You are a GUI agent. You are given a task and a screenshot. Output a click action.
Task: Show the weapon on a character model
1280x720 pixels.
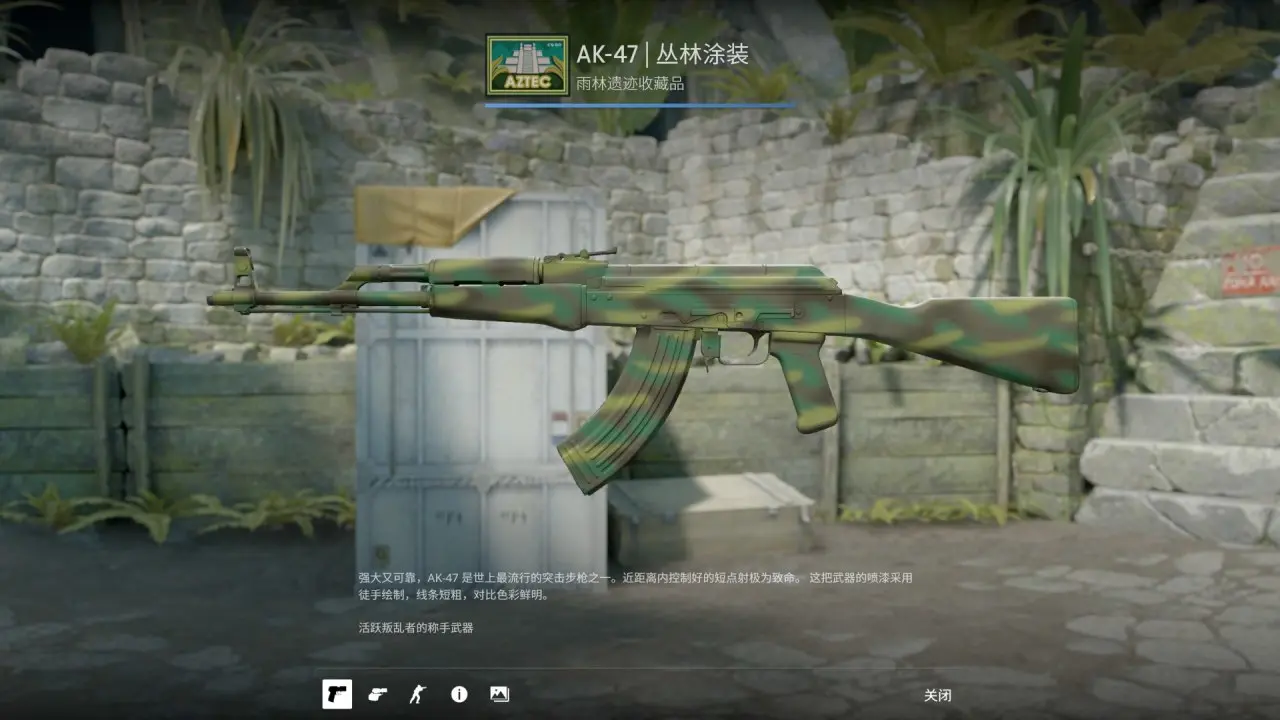click(x=417, y=694)
